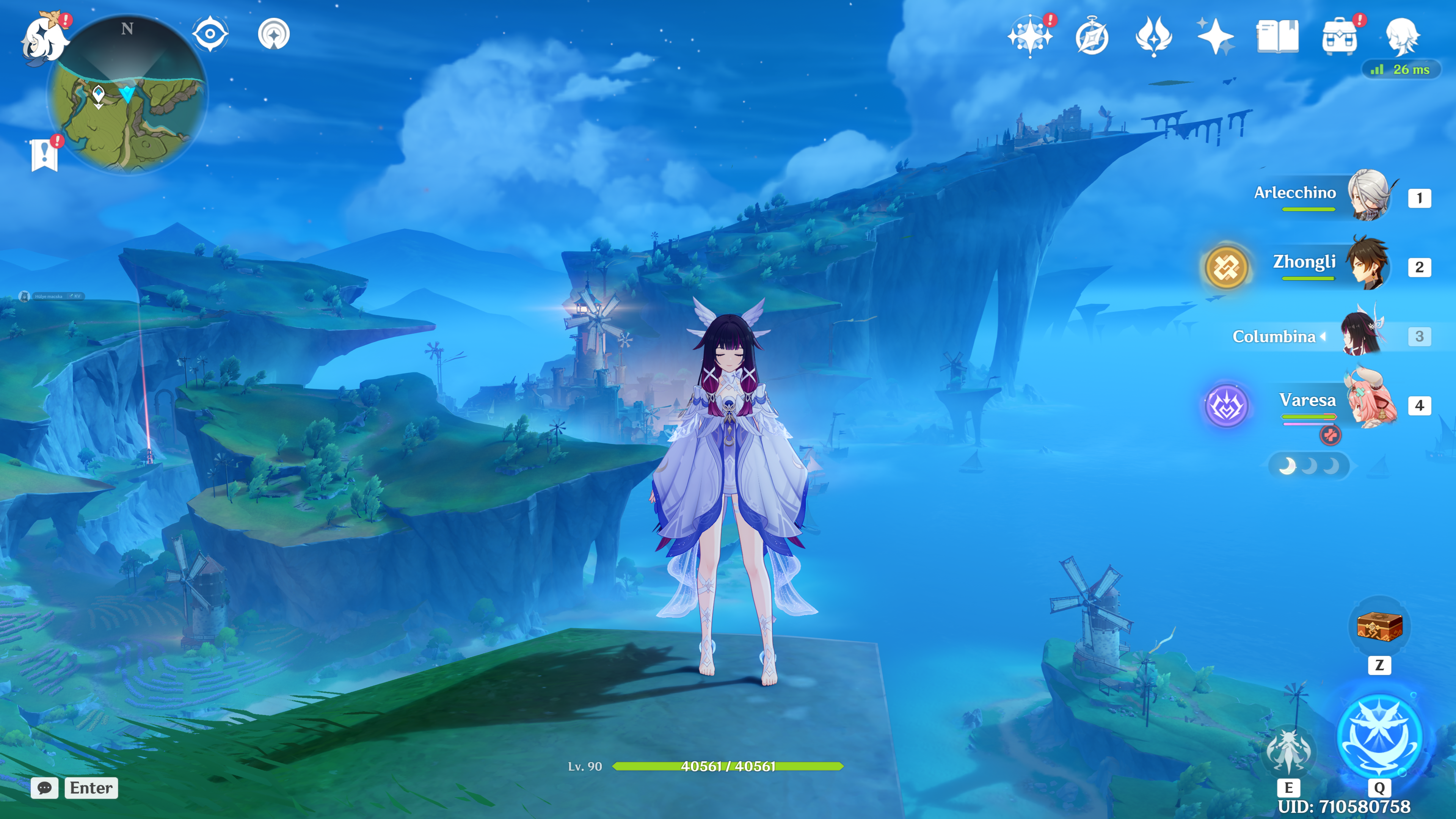Screen dimensions: 1456x819
Task: Open the chat speech bubble
Action: coord(45,788)
